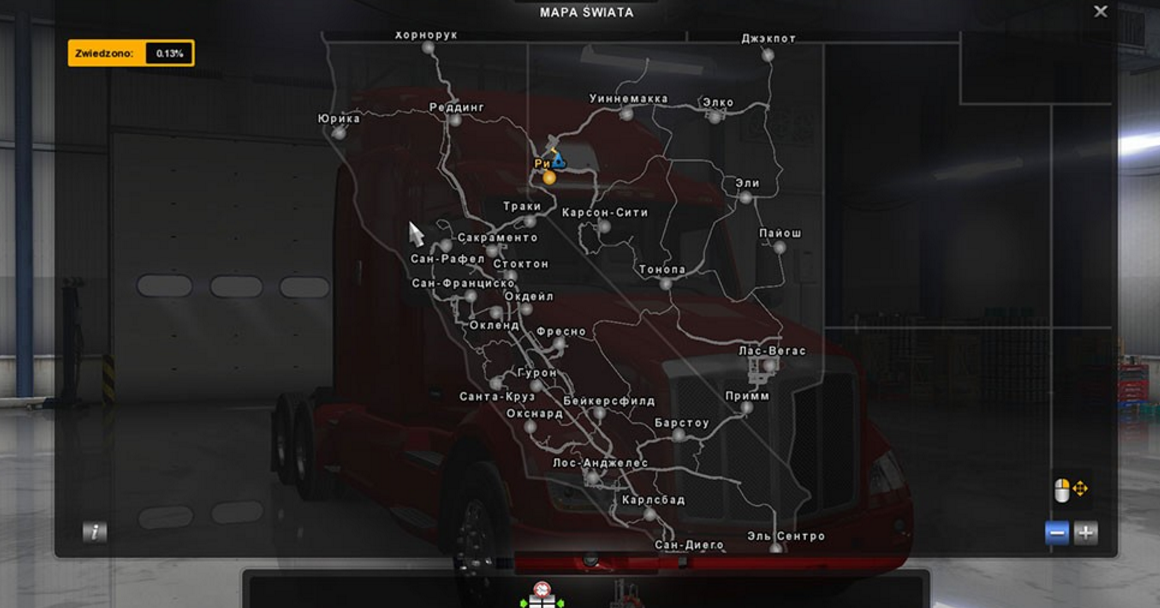Pick the Реддинг city marker
The width and height of the screenshot is (1160, 608).
coord(455,120)
